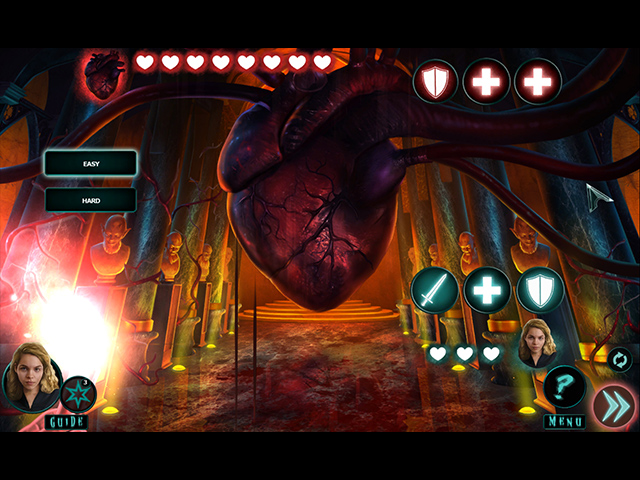Viewport: 640px width, 480px height.
Task: Switch to HARD difficulty
Action: 90,199
